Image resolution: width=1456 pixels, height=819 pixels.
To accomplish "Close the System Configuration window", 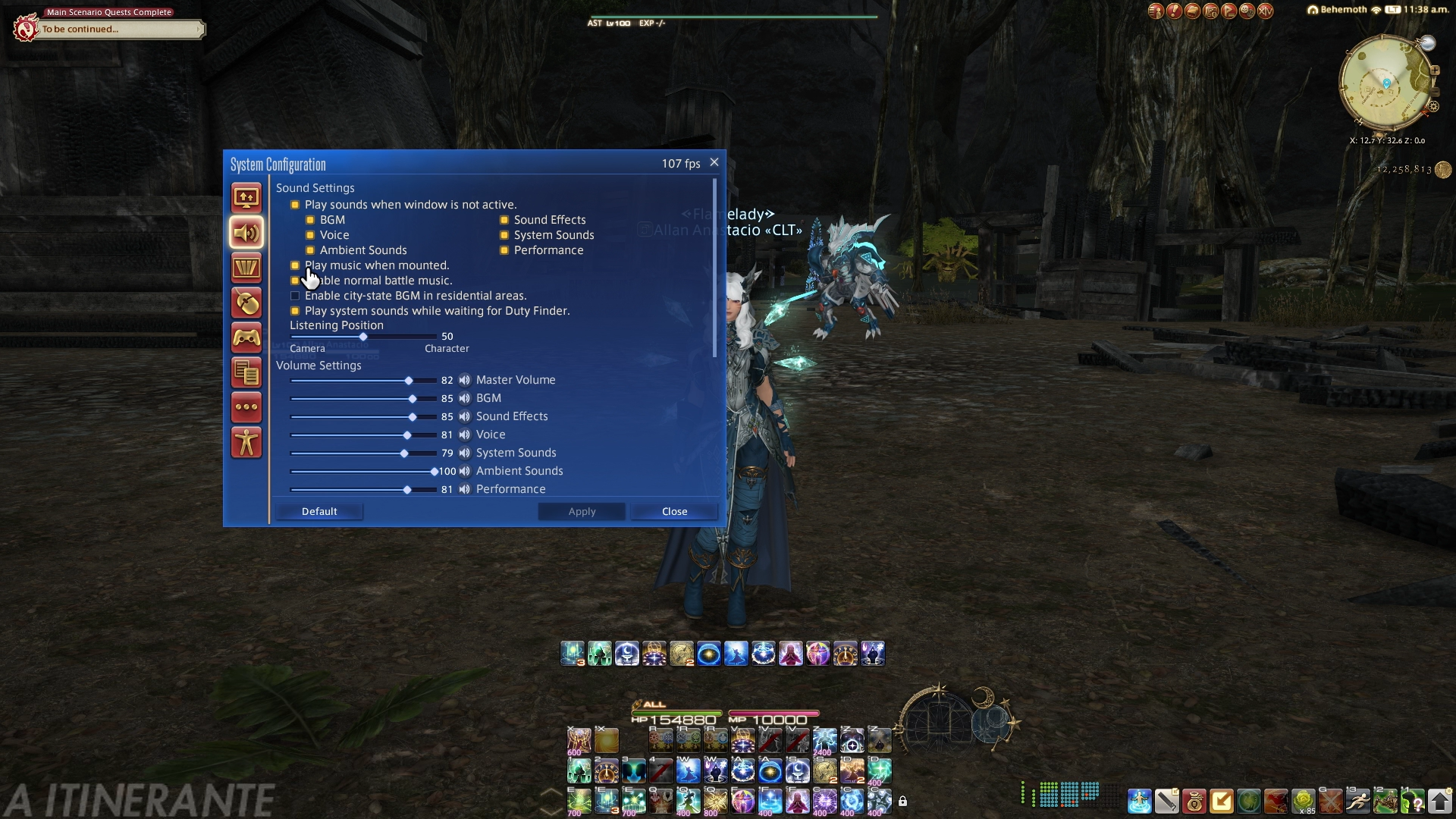I will coord(714,162).
